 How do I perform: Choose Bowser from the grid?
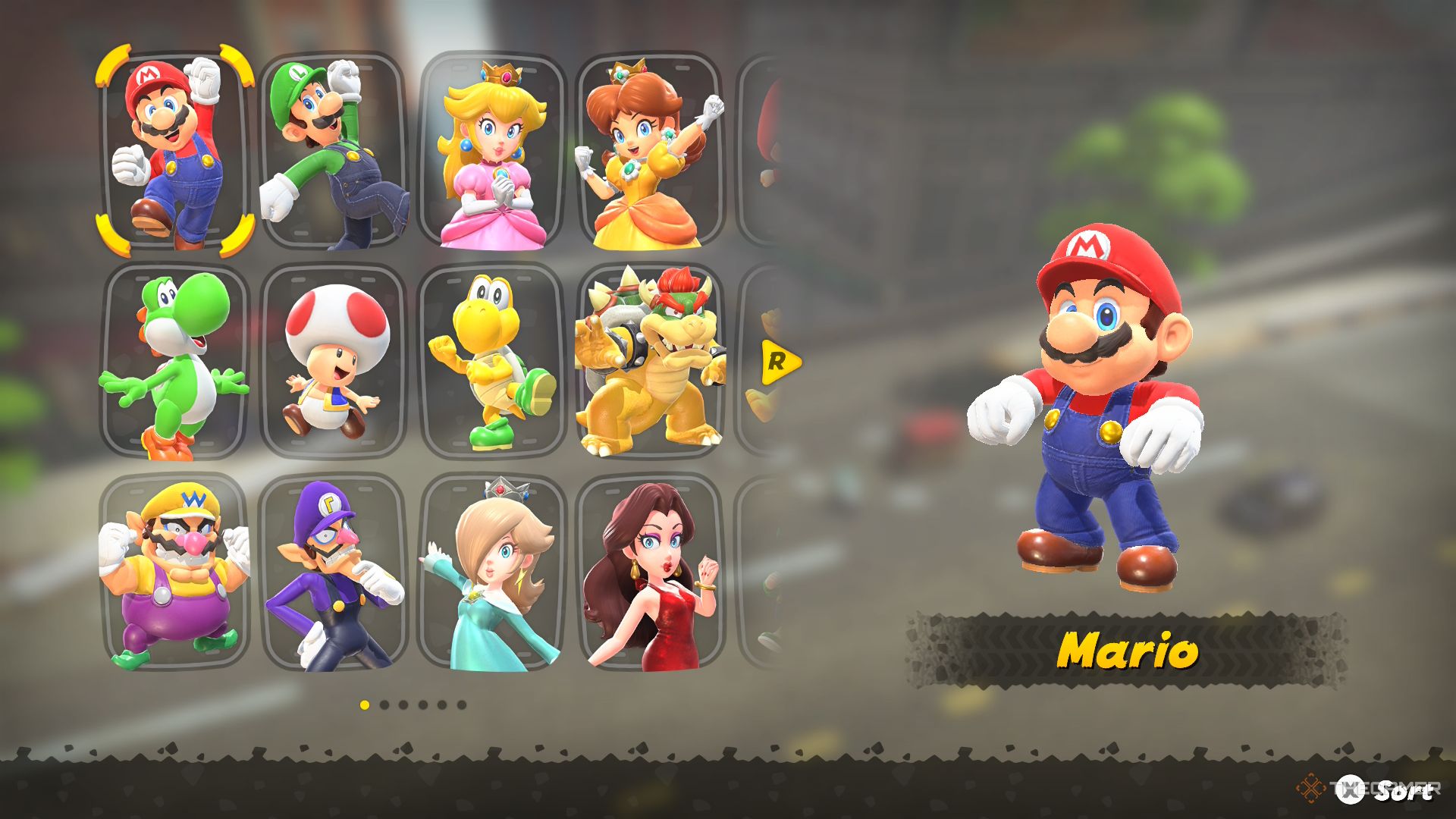[x=649, y=362]
